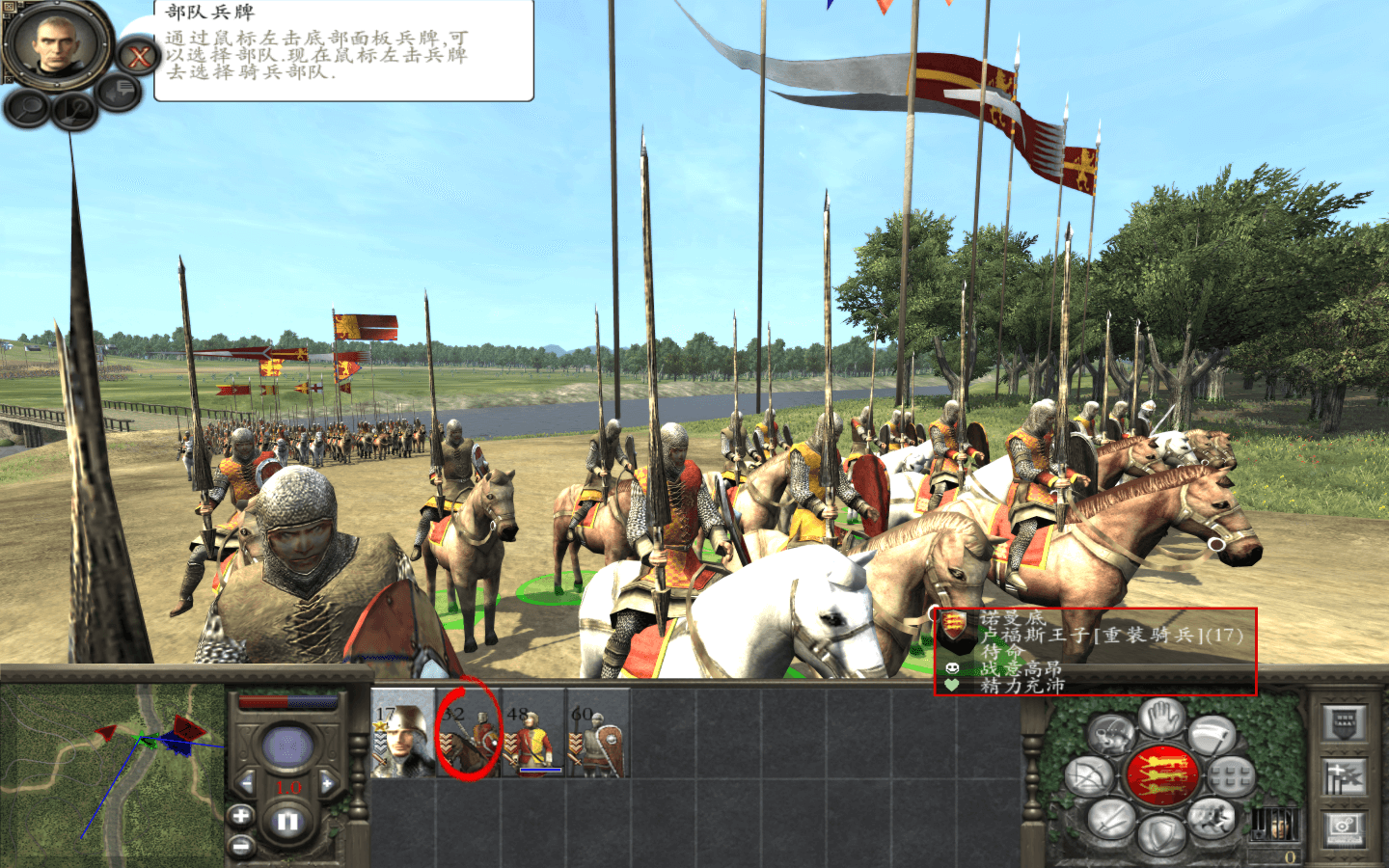Click the advisor's portrait
The width and height of the screenshot is (1389, 868).
pos(55,45)
